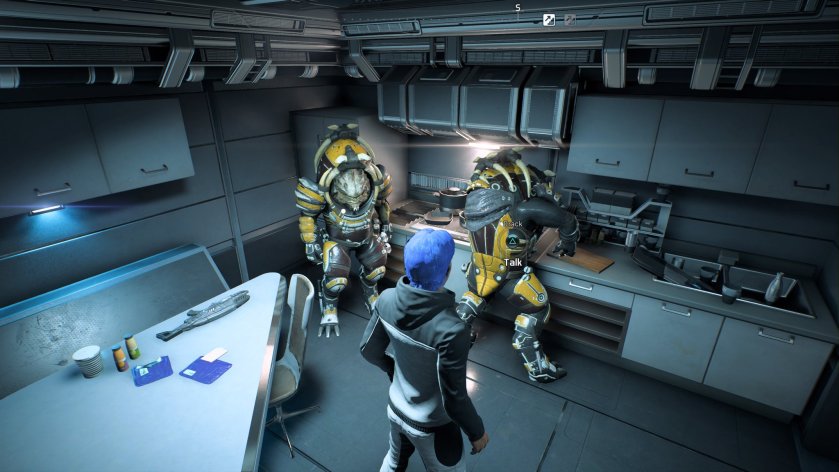839x472 pixels.
Task: Select the dimmed grey compass waypoint marker
Action: pos(569,19)
